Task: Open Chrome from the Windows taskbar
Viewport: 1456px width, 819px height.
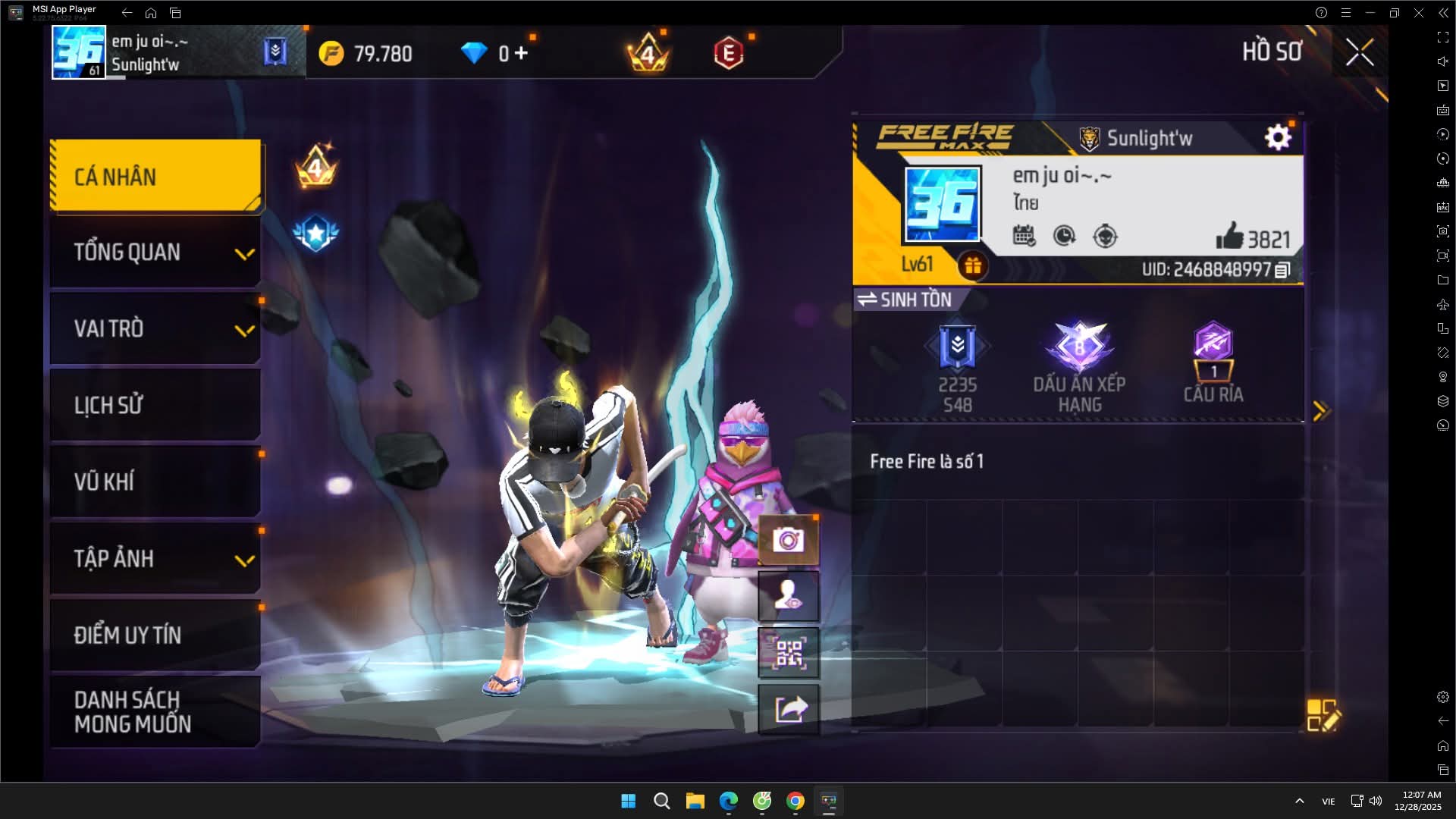Action: (795, 801)
